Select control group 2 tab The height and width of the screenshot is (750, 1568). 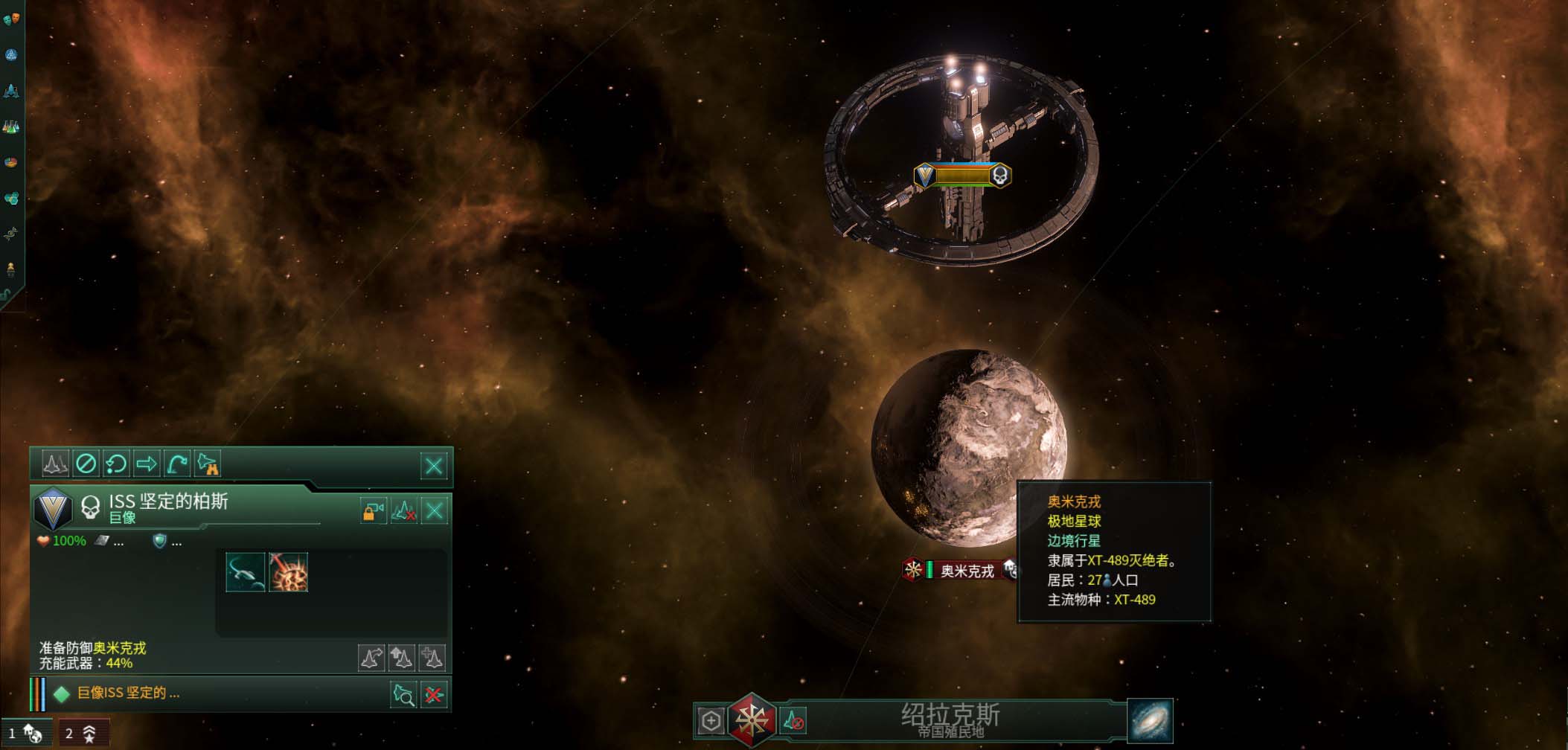click(x=83, y=734)
